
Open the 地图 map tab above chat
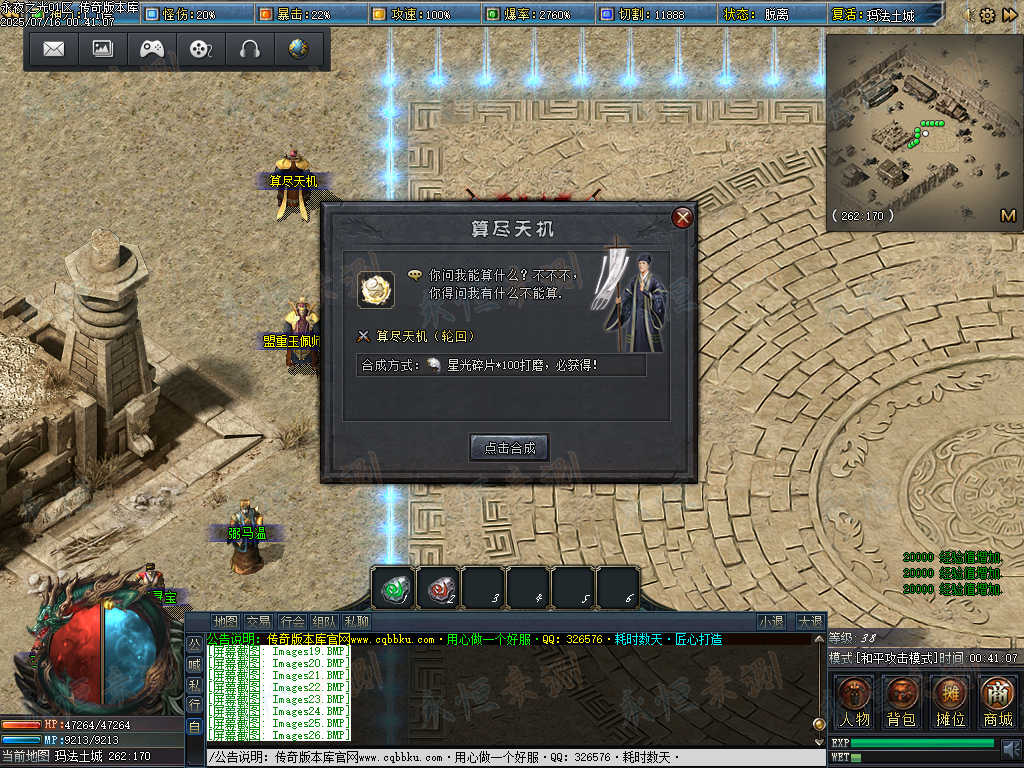tap(226, 621)
